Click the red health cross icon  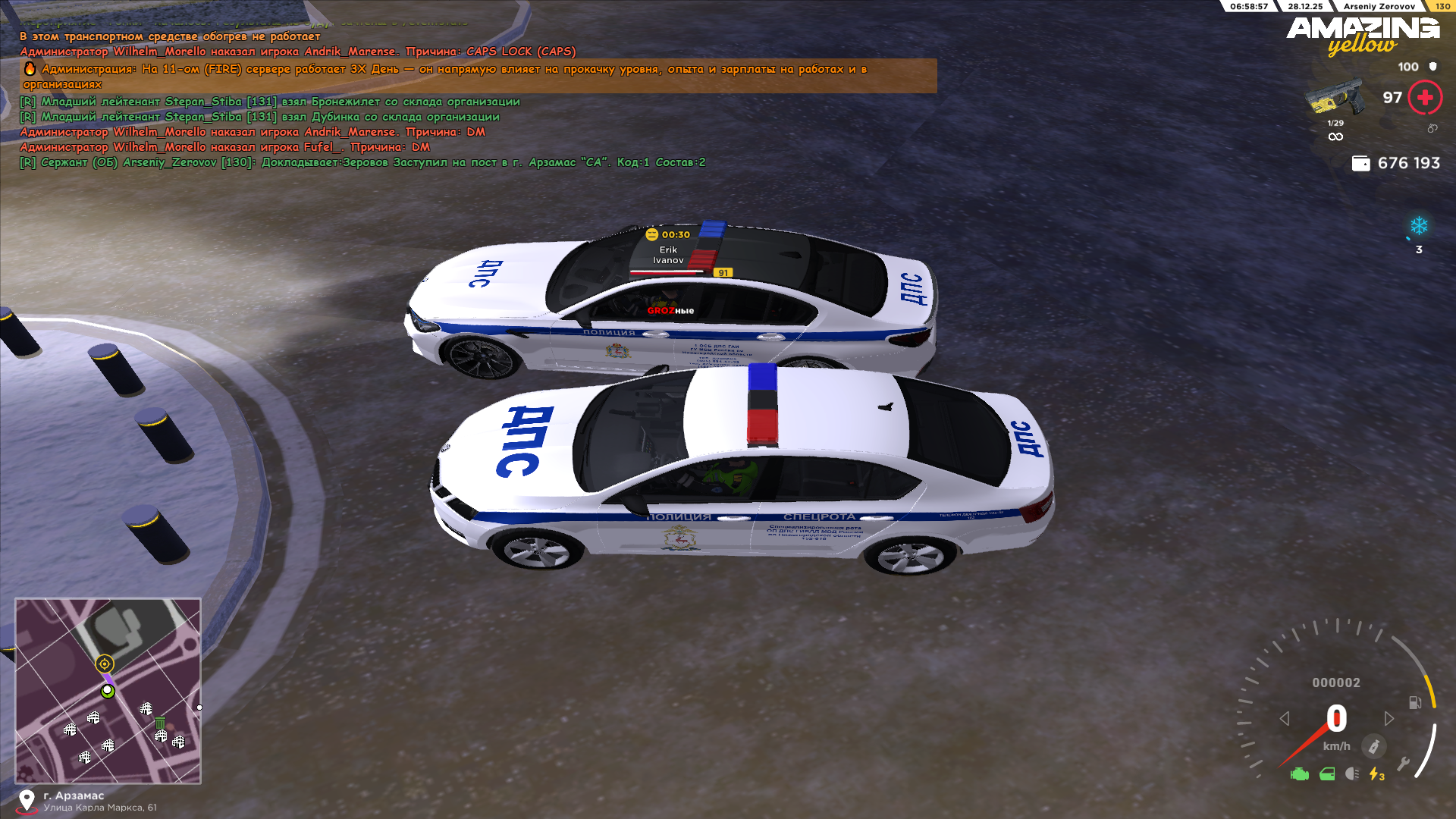tap(1425, 98)
